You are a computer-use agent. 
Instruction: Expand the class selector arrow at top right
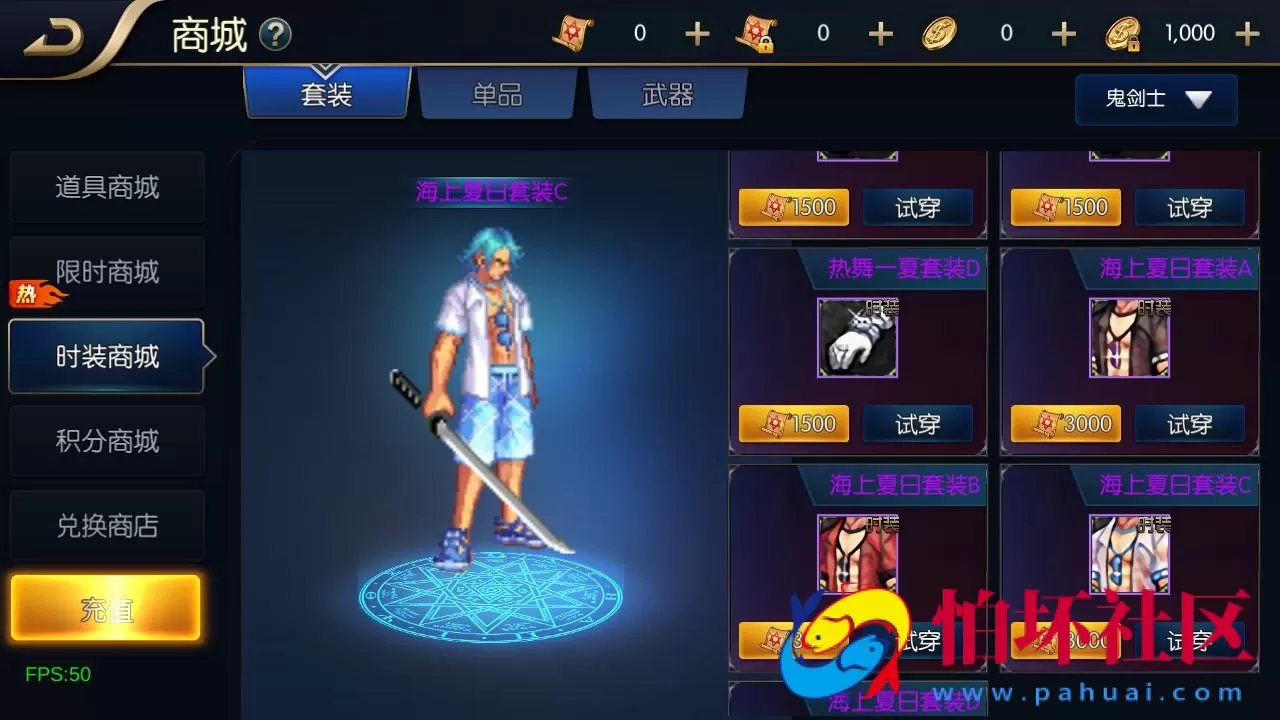1201,99
